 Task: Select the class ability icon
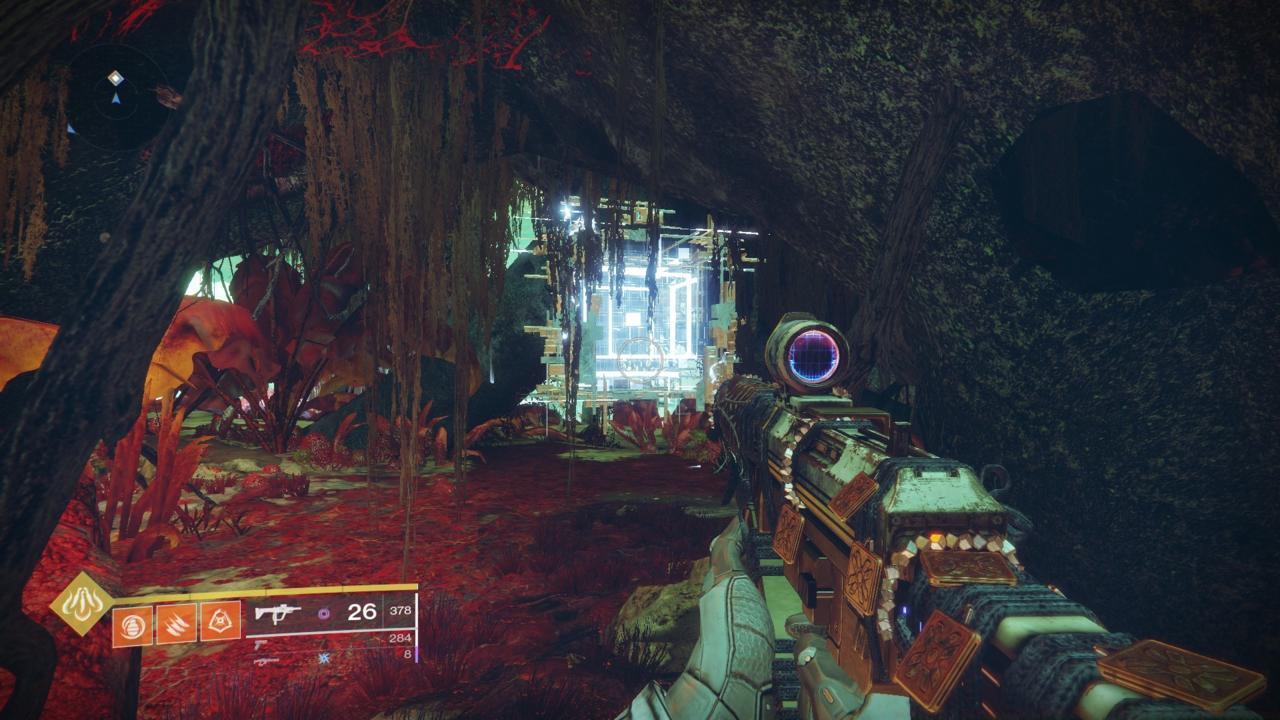click(219, 619)
